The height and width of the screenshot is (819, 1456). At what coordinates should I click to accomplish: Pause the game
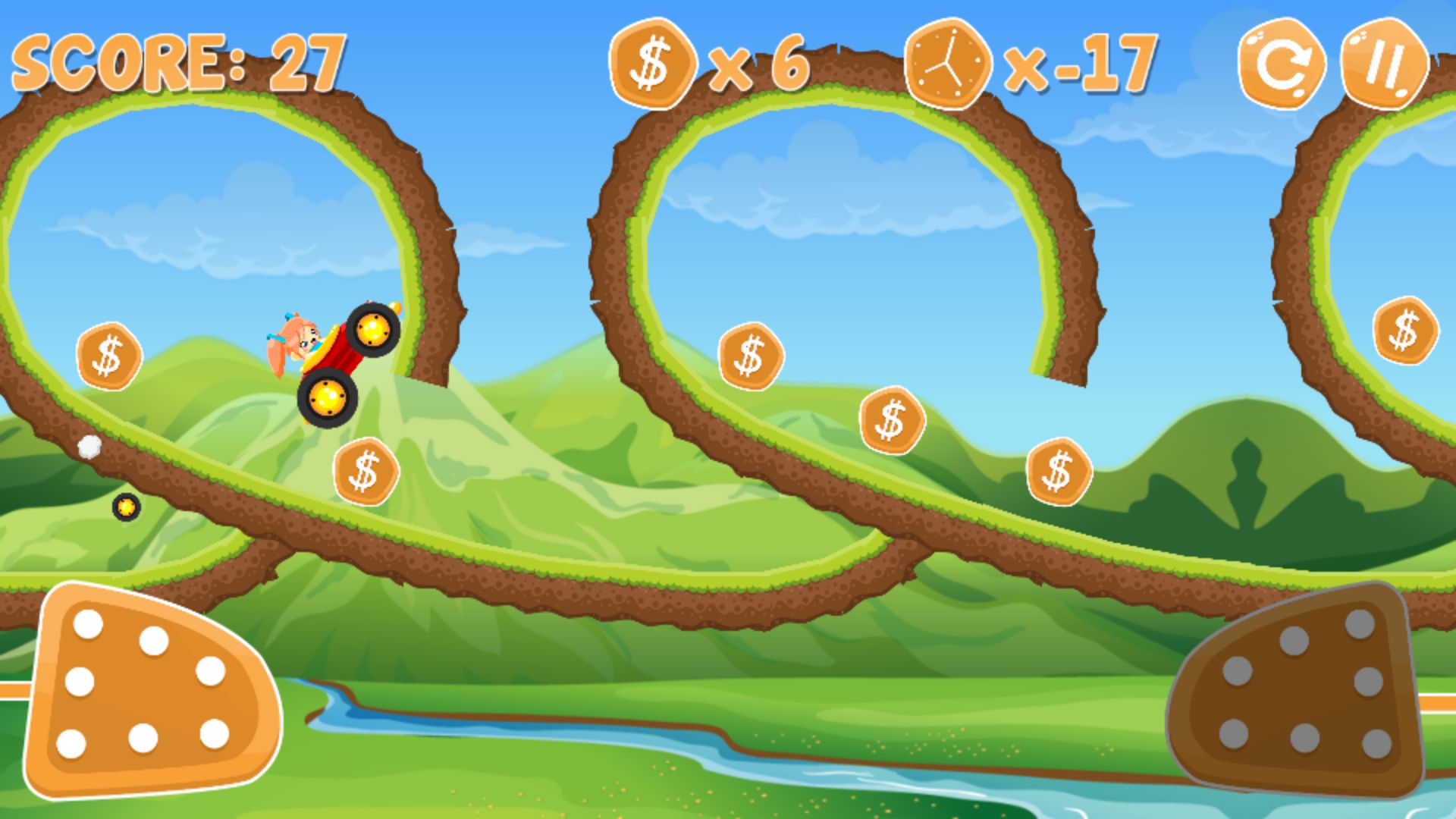click(x=1384, y=64)
